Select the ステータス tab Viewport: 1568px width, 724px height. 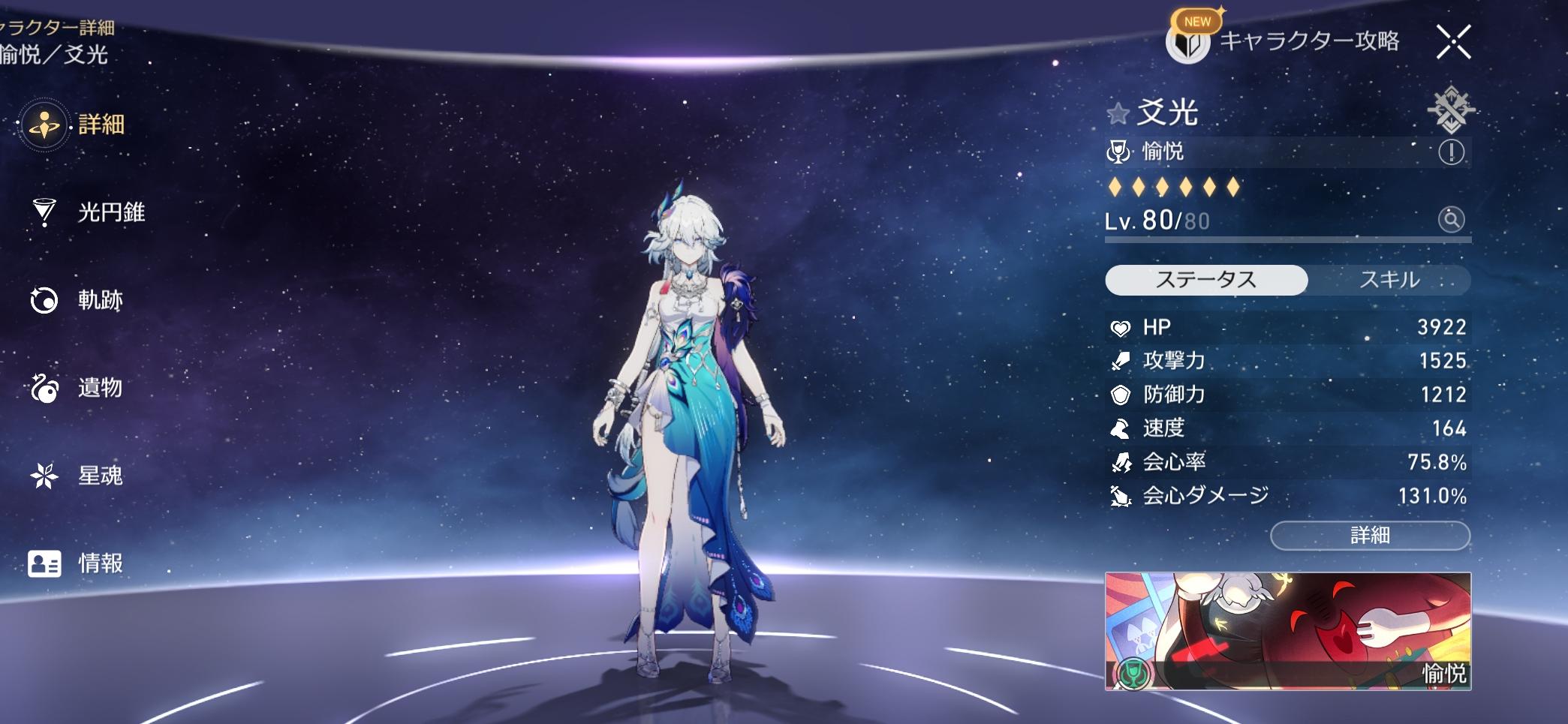(1206, 280)
